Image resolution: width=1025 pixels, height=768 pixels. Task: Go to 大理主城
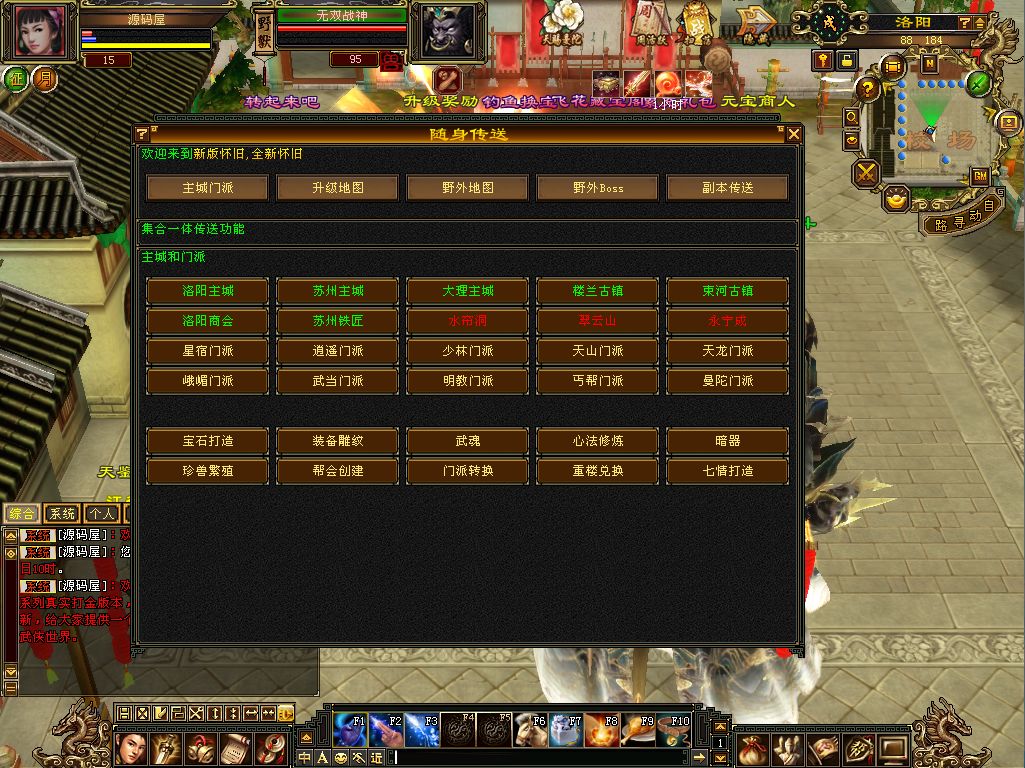[x=468, y=291]
